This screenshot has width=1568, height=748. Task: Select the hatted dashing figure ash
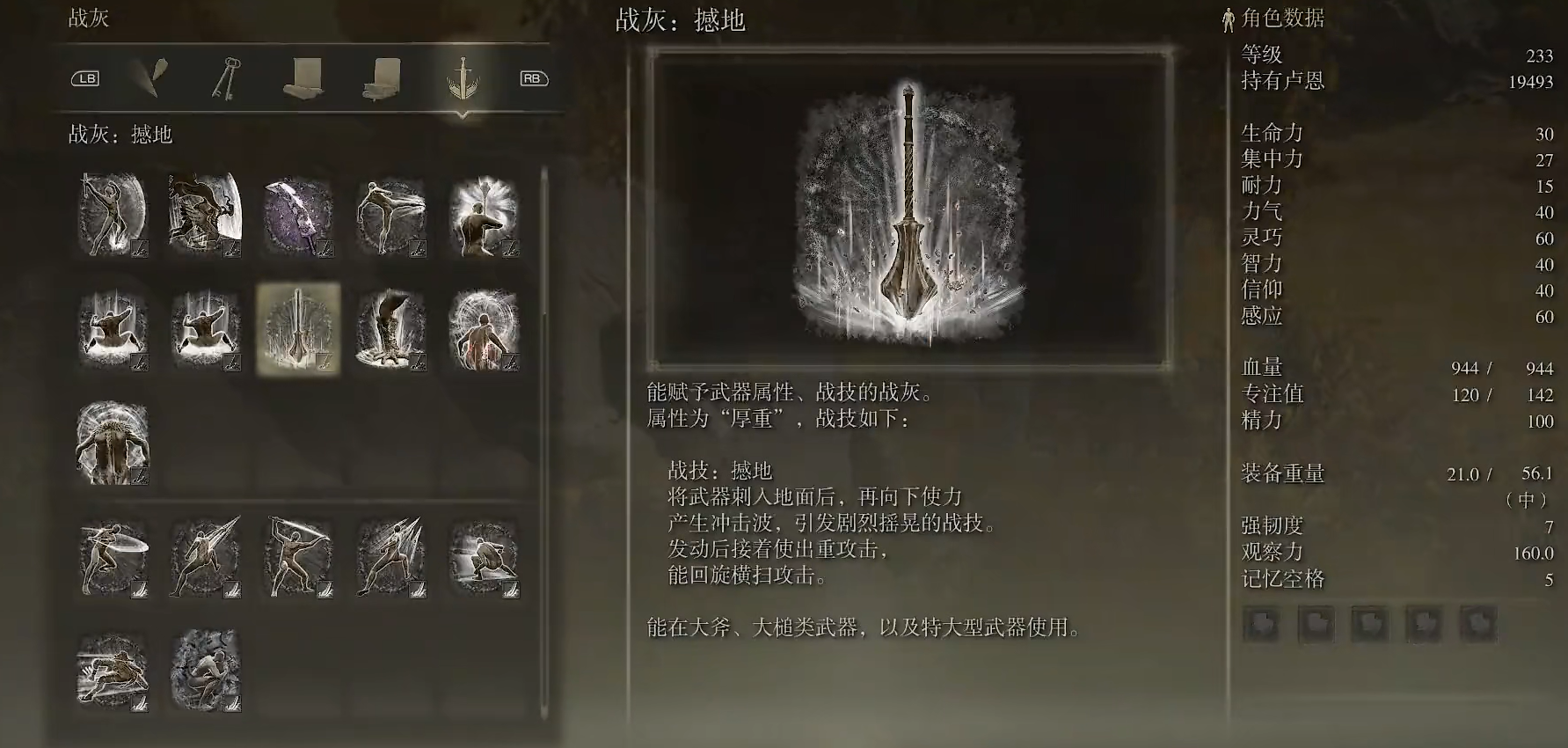pos(113,671)
